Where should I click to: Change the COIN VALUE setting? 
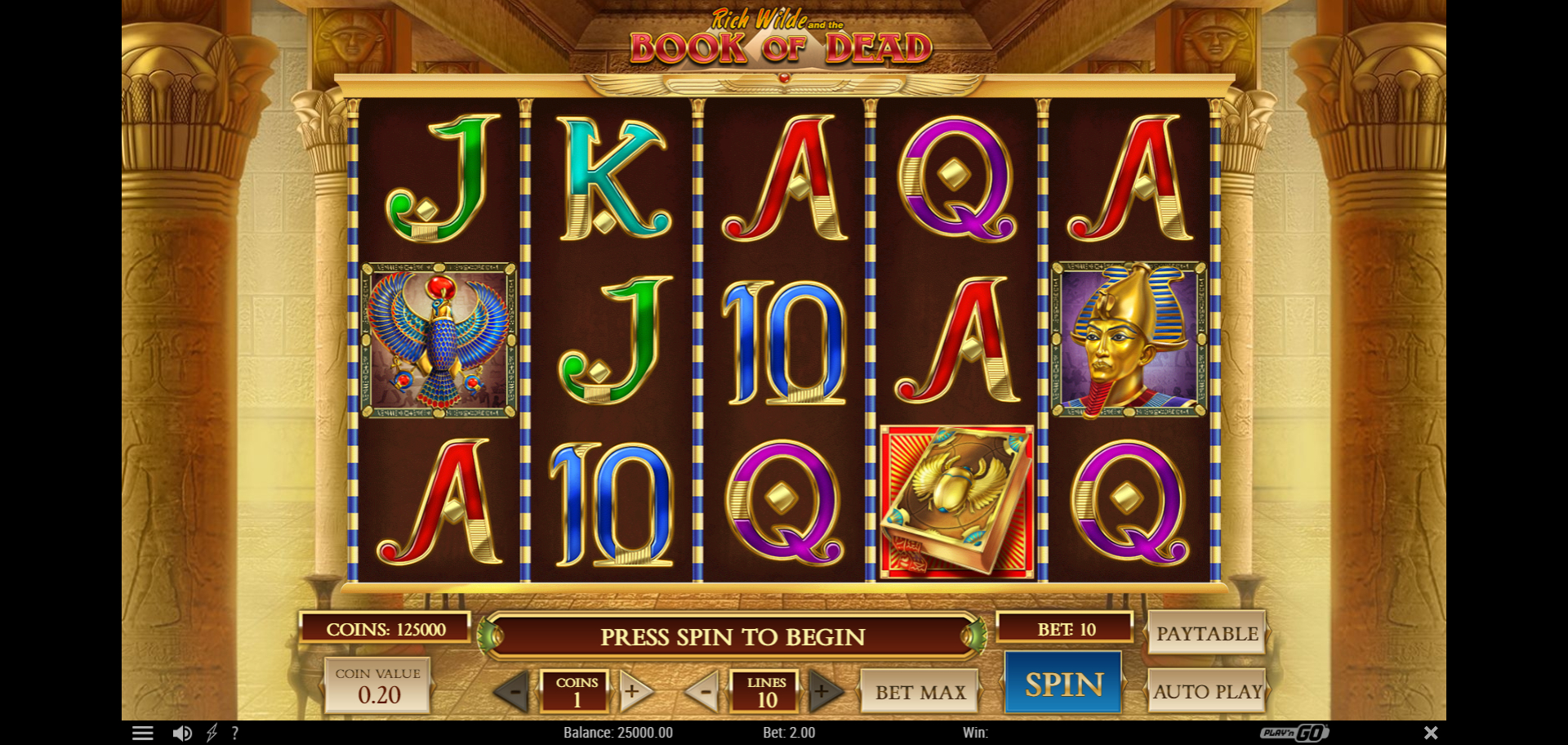378,686
